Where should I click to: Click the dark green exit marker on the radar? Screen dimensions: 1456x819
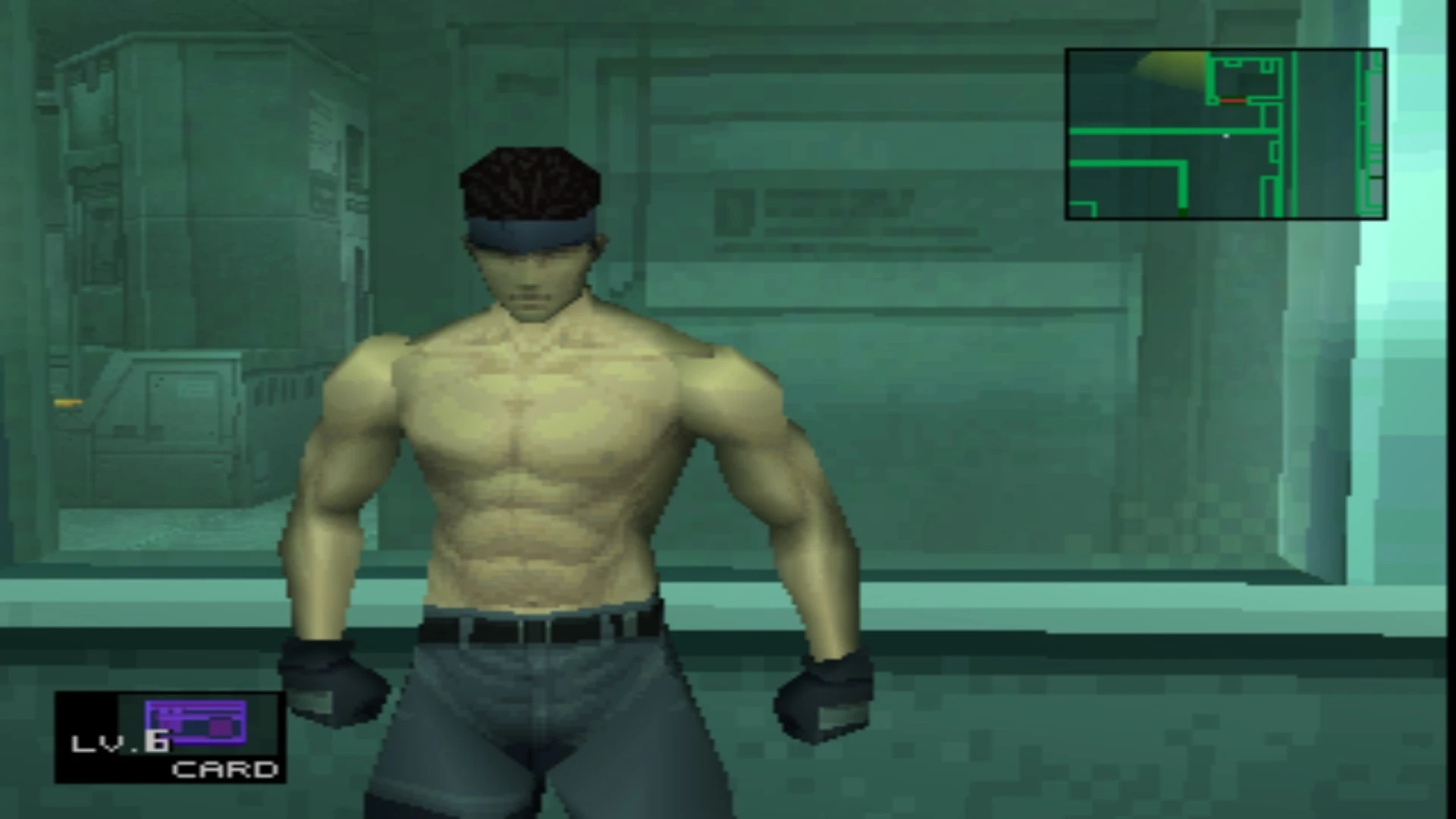coord(1183,214)
